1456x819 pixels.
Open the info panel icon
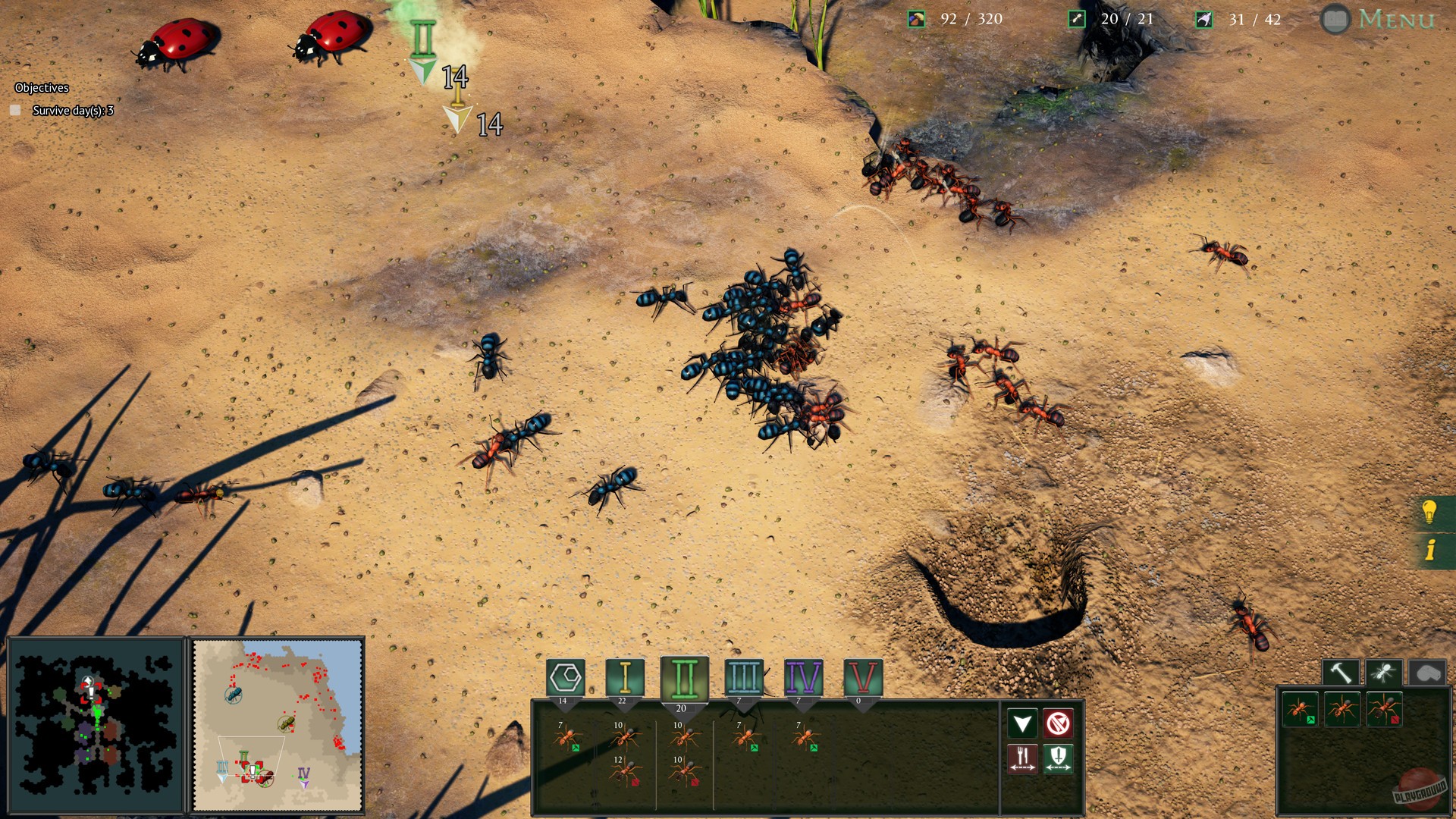pyautogui.click(x=1432, y=550)
